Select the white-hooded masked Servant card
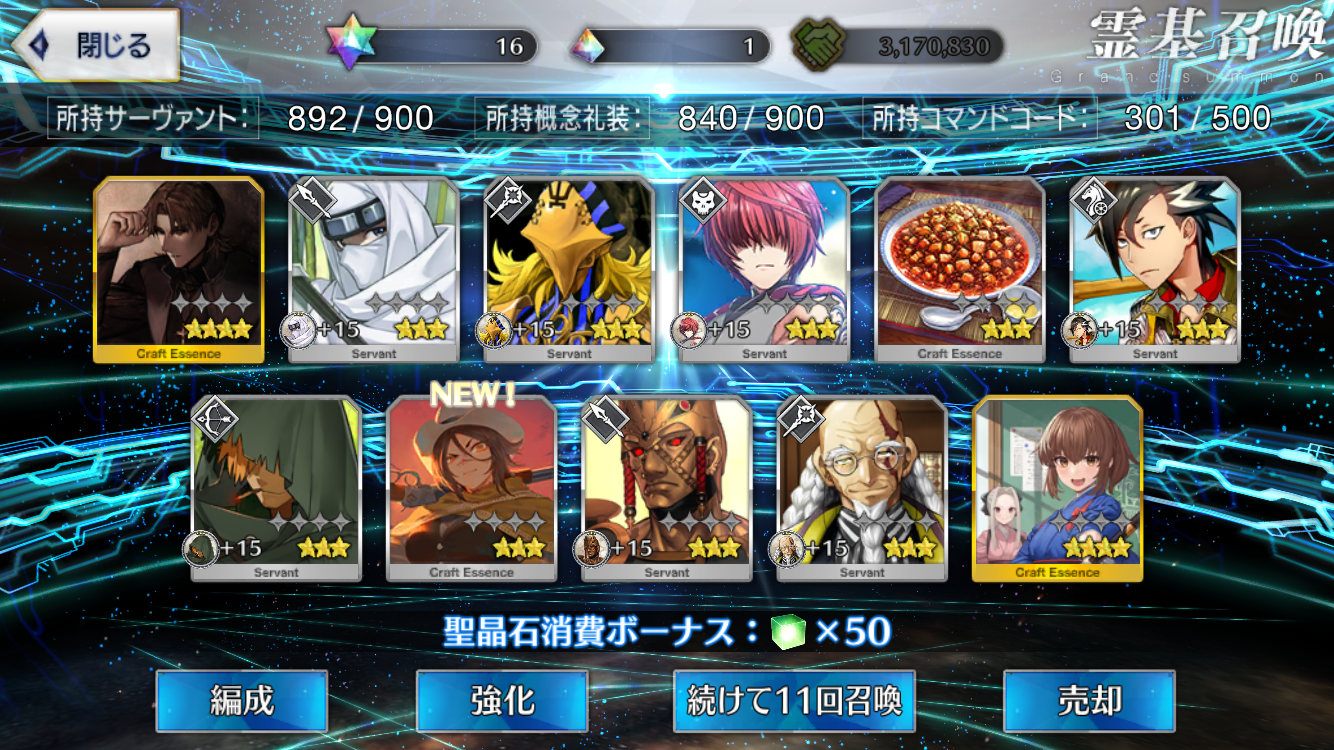 (x=374, y=268)
